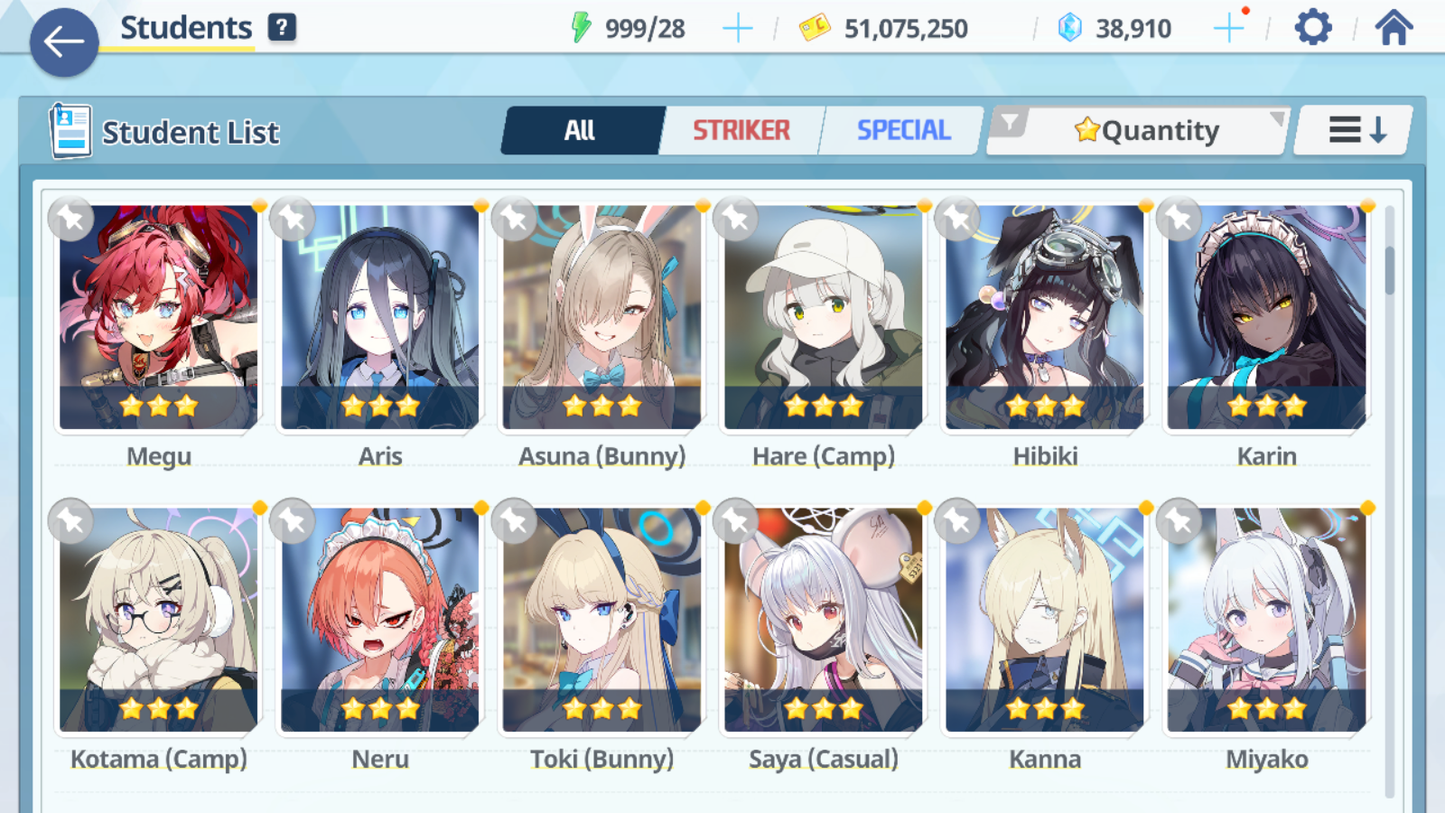Return to the home lobby
The height and width of the screenshot is (813, 1445).
coord(1393,28)
